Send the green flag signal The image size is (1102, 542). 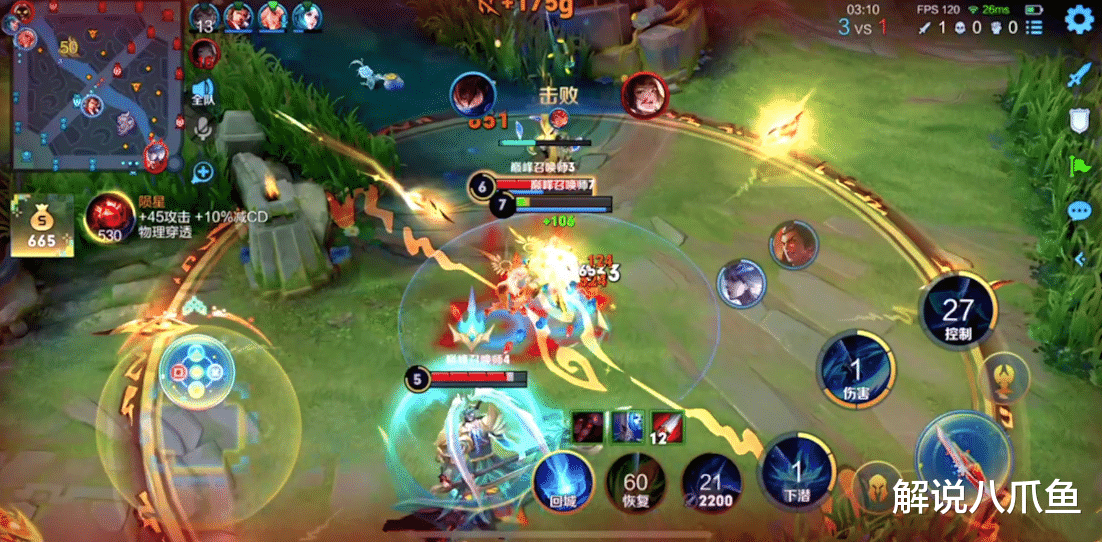1079,166
